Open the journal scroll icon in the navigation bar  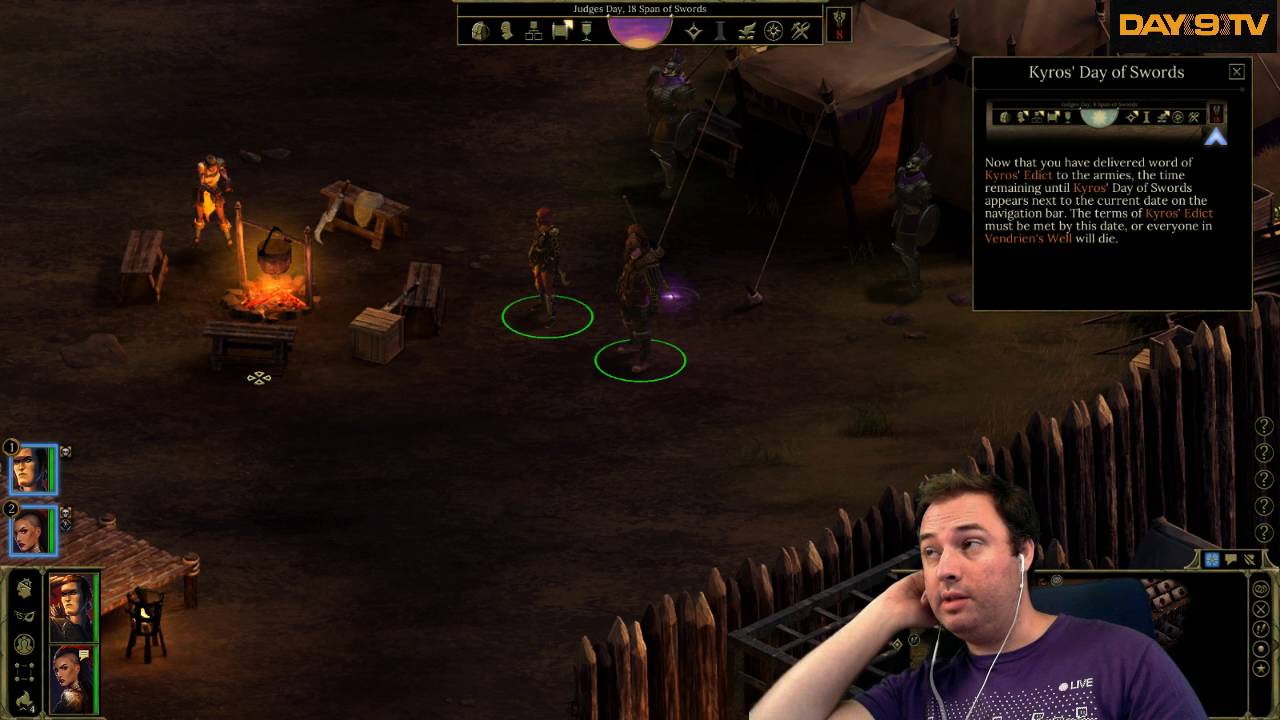pyautogui.click(x=559, y=30)
